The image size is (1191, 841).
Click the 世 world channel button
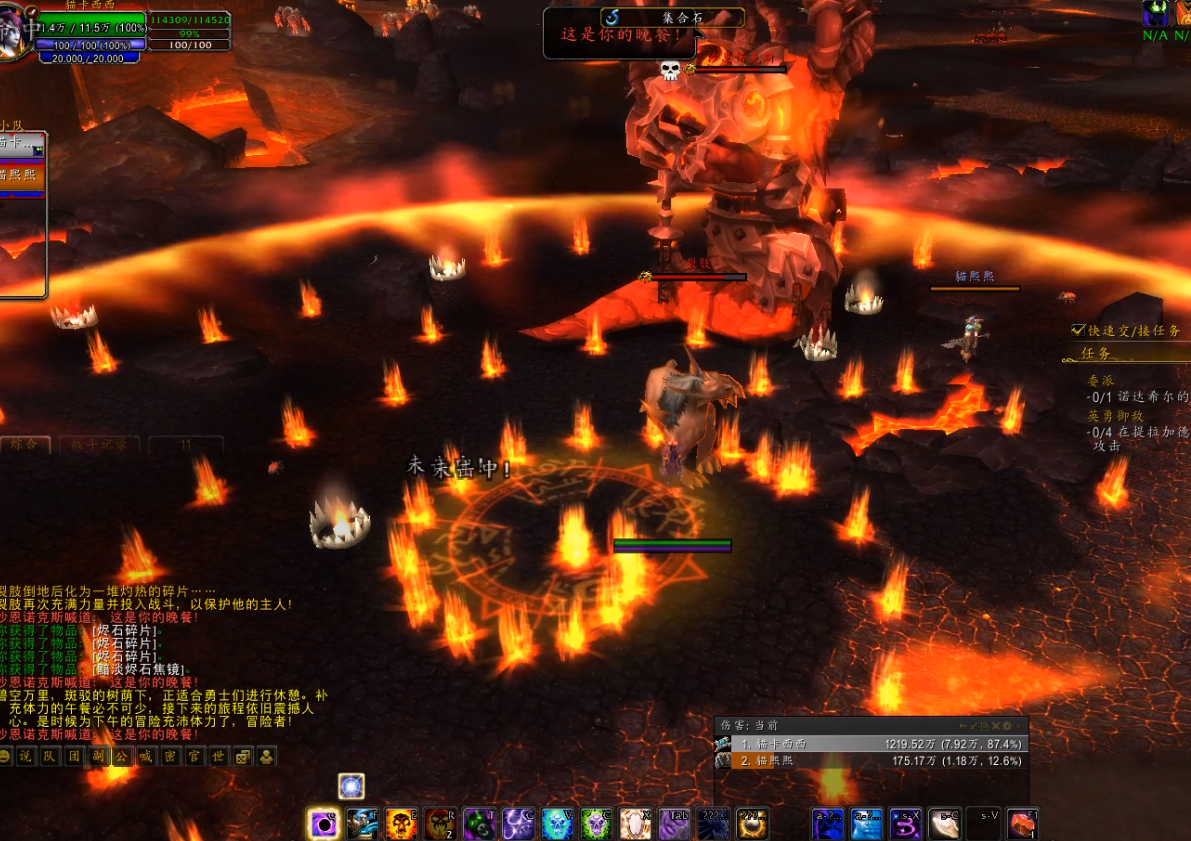coord(218,757)
